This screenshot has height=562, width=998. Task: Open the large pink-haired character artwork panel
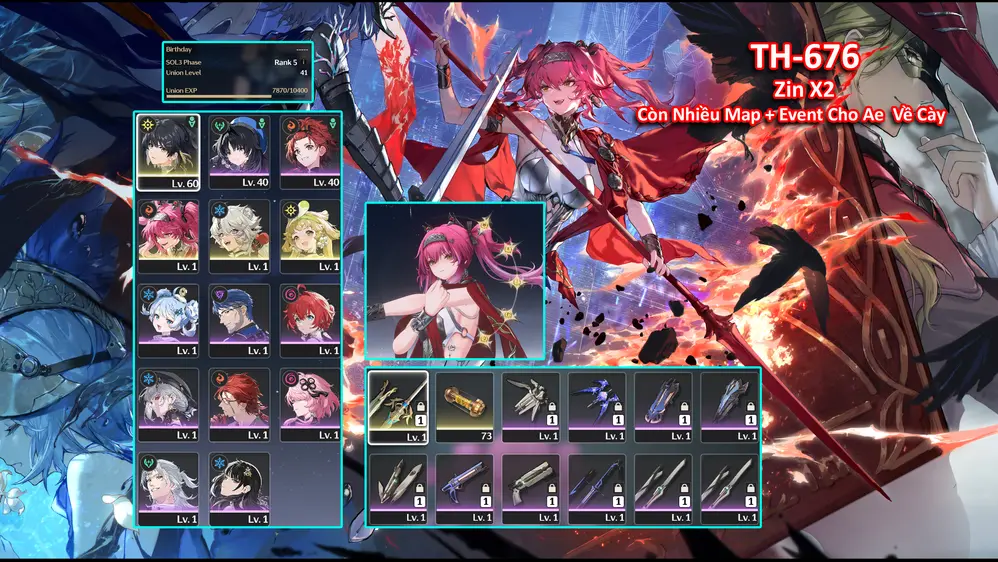455,281
